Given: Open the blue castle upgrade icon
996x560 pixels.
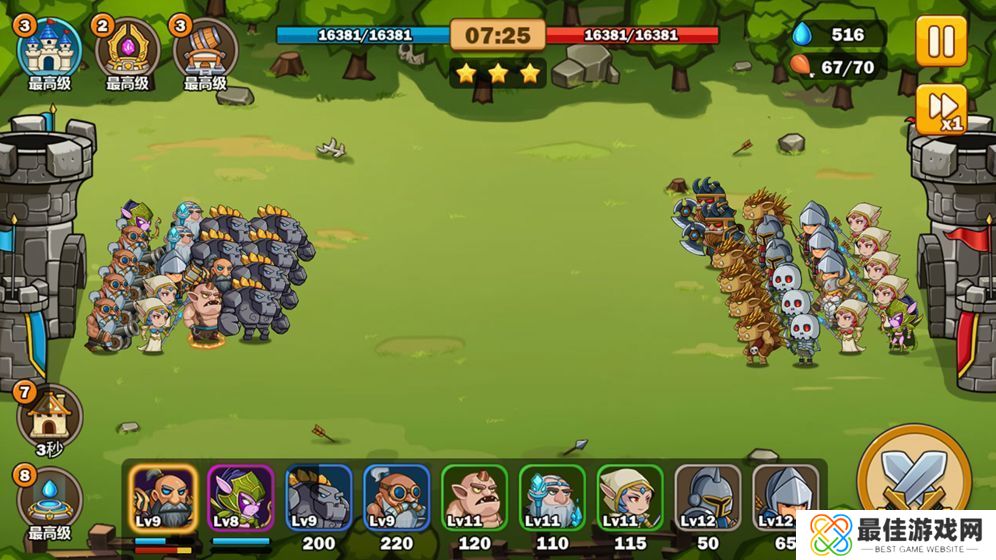Looking at the screenshot, I should pos(49,48).
